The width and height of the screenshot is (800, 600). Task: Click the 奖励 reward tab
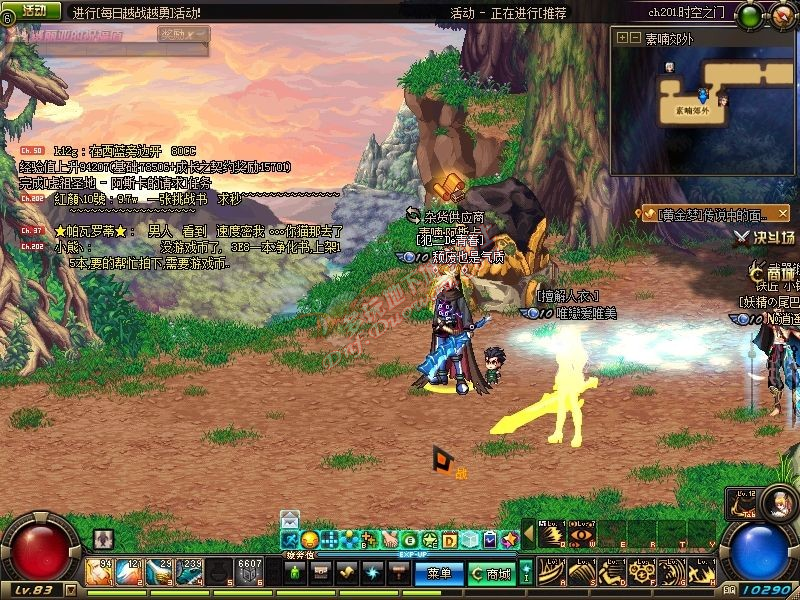click(184, 35)
